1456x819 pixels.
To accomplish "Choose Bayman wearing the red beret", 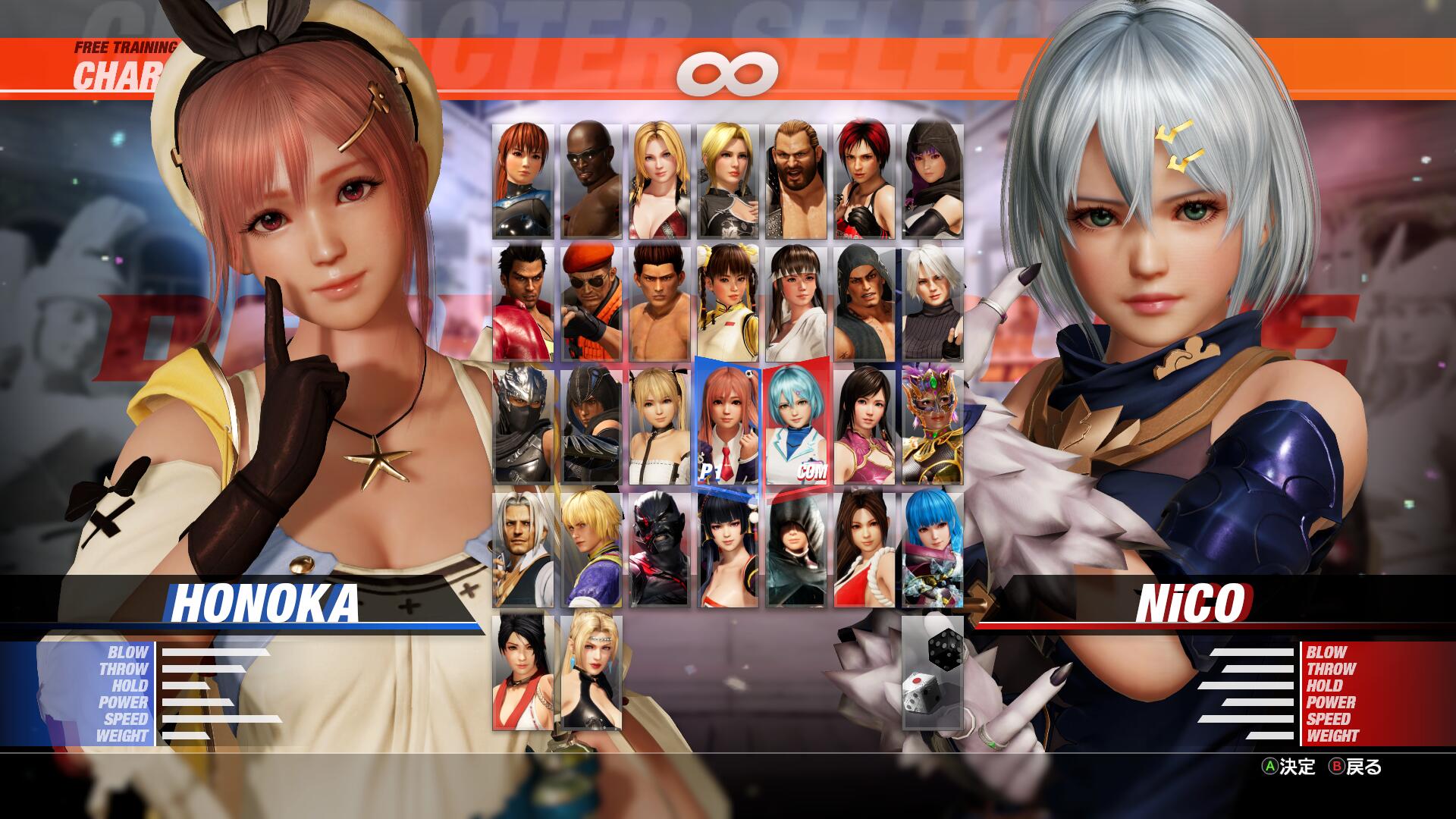I will click(591, 304).
